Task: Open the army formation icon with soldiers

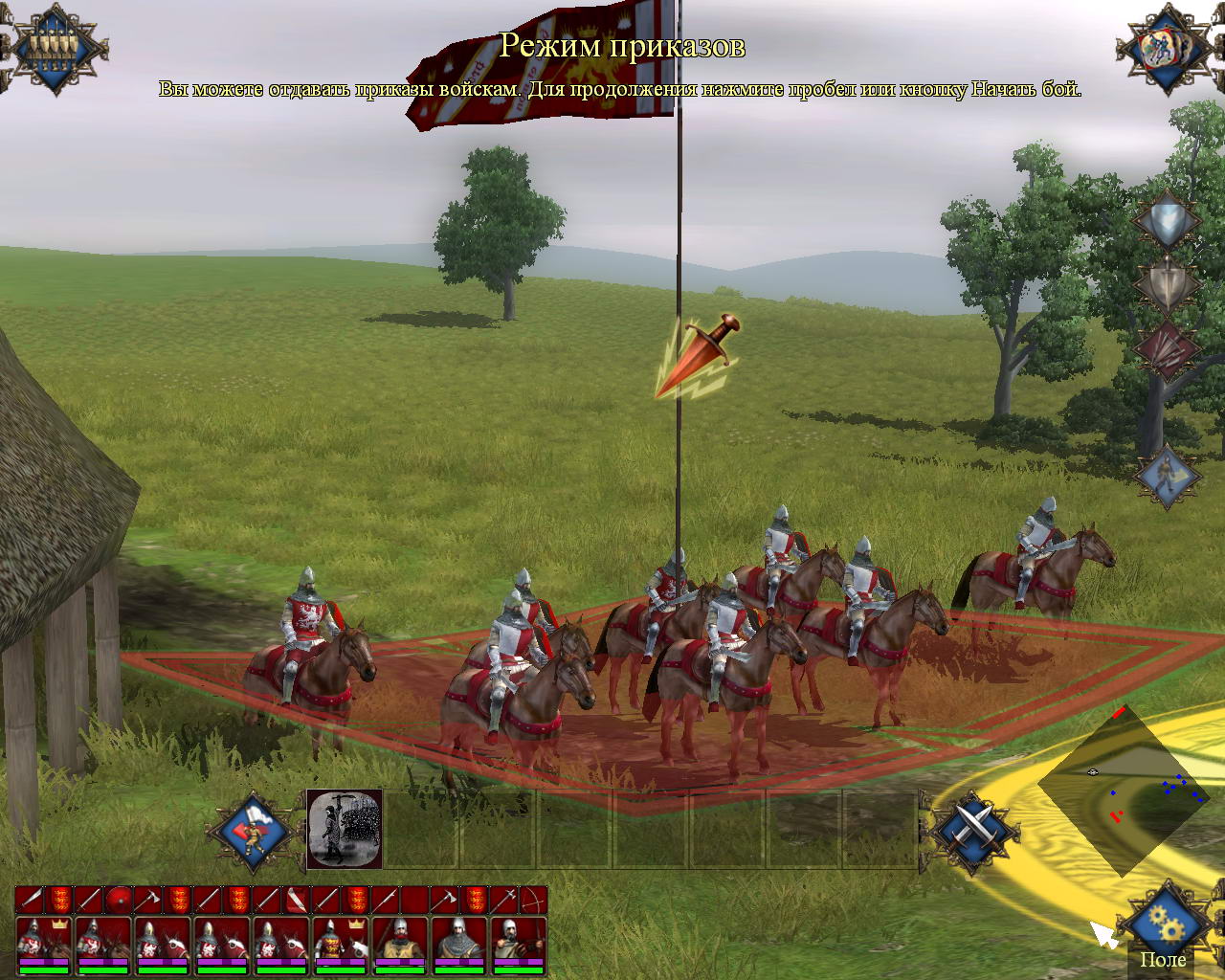Action: tap(55, 47)
